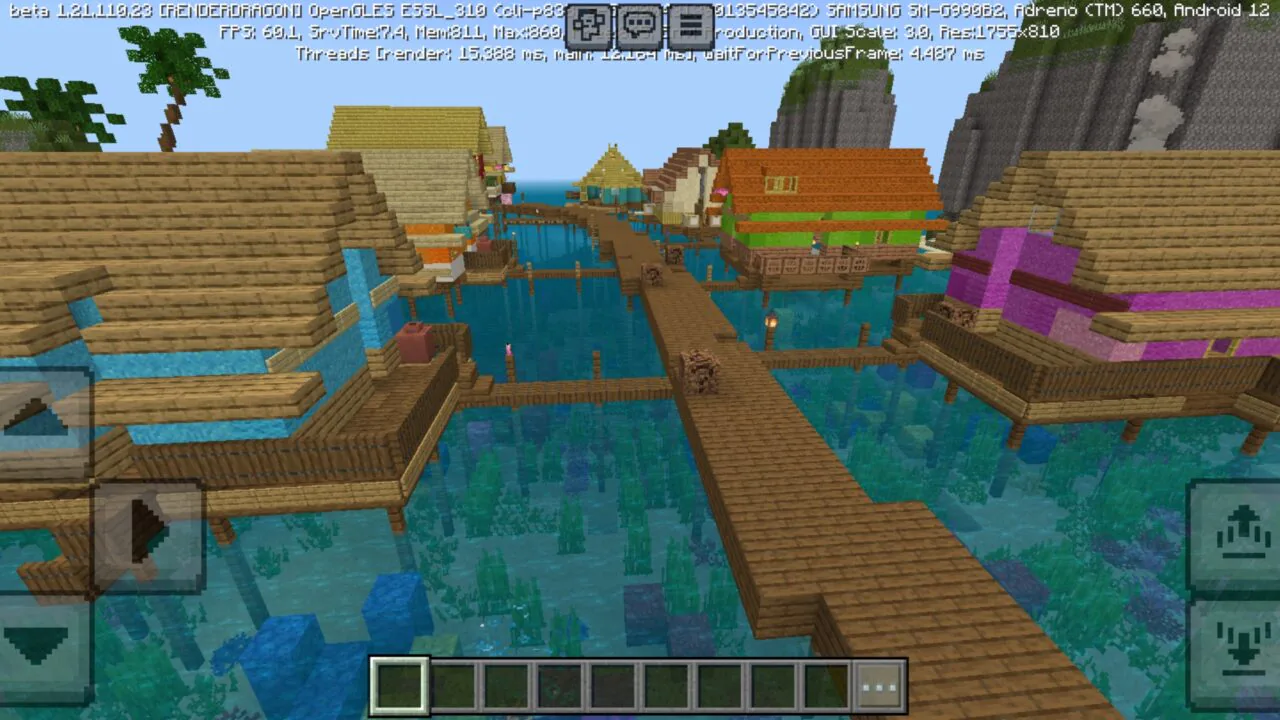
Task: Open the pause menu with three bars
Action: 690,27
